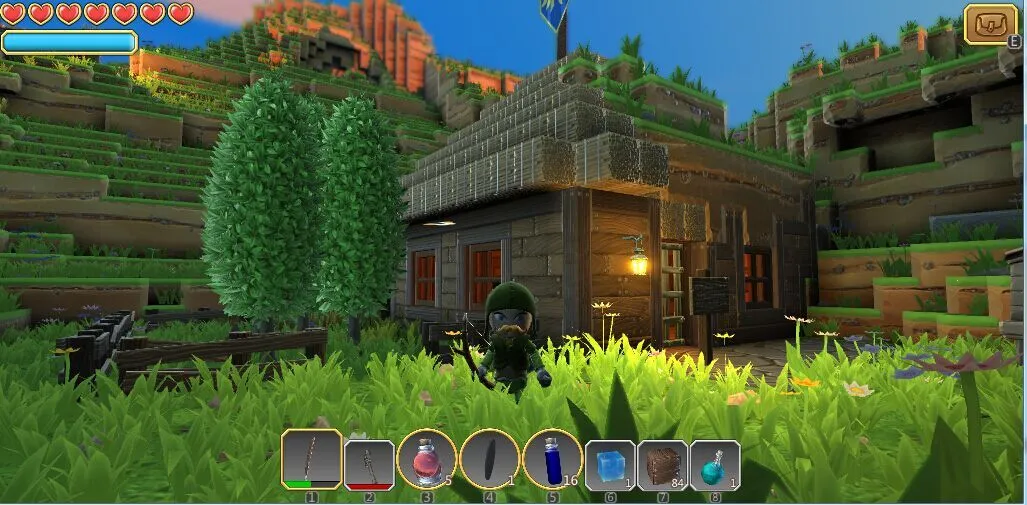Viewport: 1027px width, 505px height.
Task: Use the red health potion
Action: coord(427,460)
